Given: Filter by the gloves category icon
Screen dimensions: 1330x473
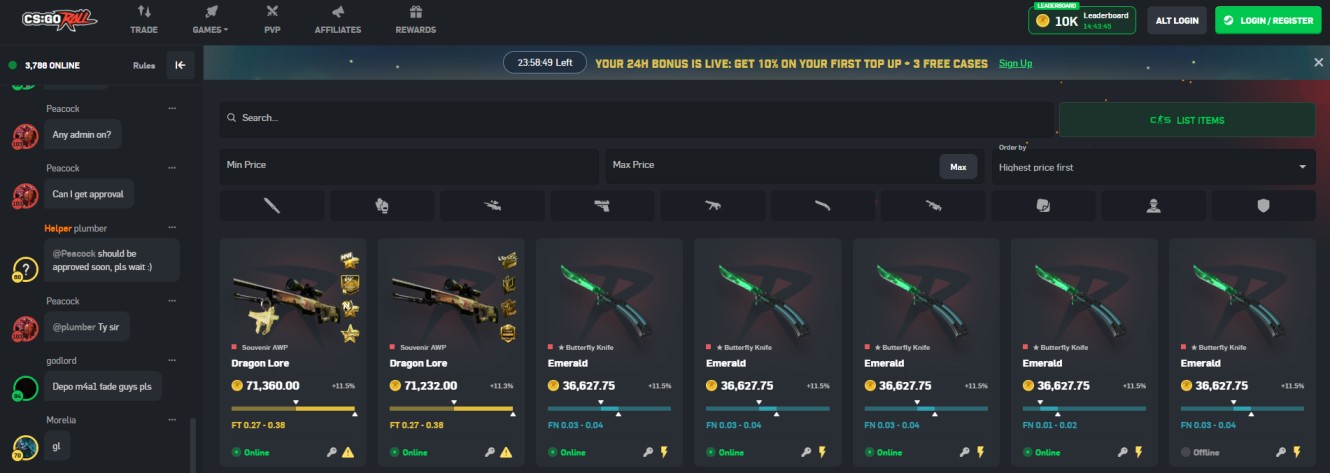Looking at the screenshot, I should (382, 206).
